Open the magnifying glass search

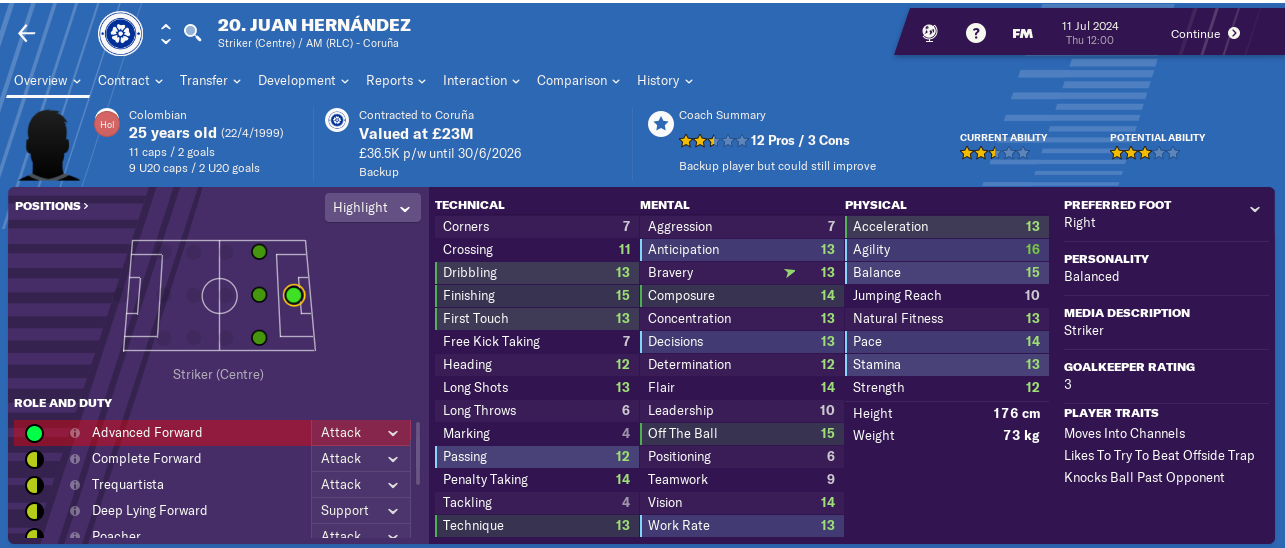[193, 34]
